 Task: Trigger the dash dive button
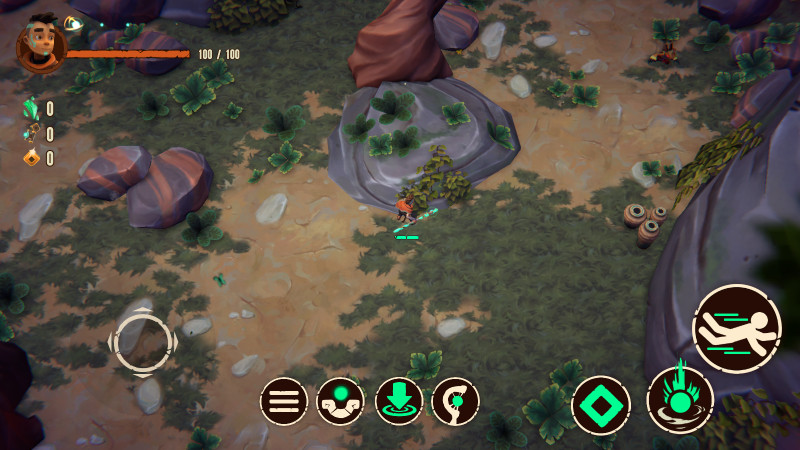coord(737,329)
